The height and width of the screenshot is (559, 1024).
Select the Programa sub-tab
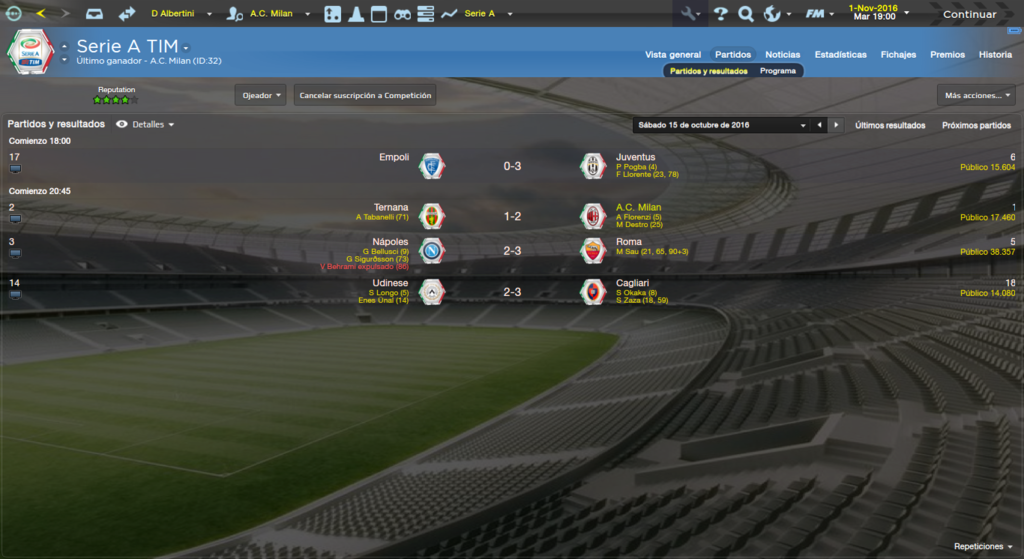tap(777, 71)
